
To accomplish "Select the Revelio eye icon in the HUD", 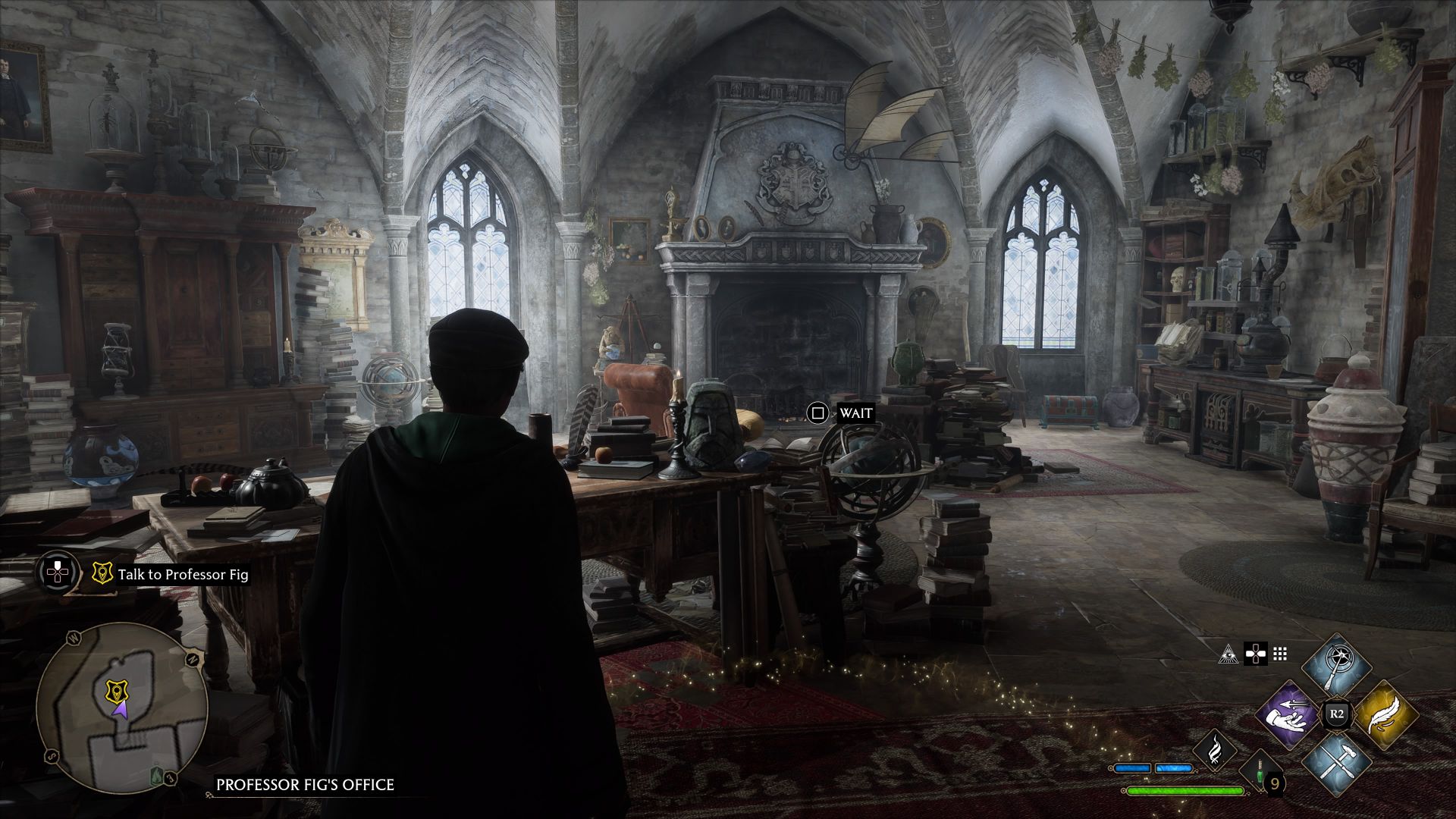I will coord(1228,654).
